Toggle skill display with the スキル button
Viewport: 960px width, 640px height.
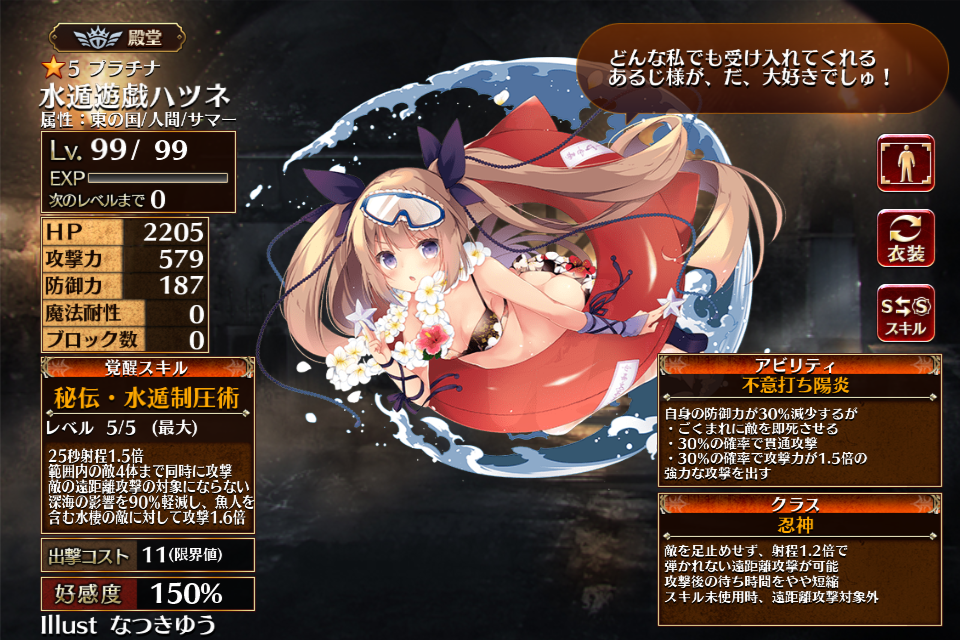(905, 312)
